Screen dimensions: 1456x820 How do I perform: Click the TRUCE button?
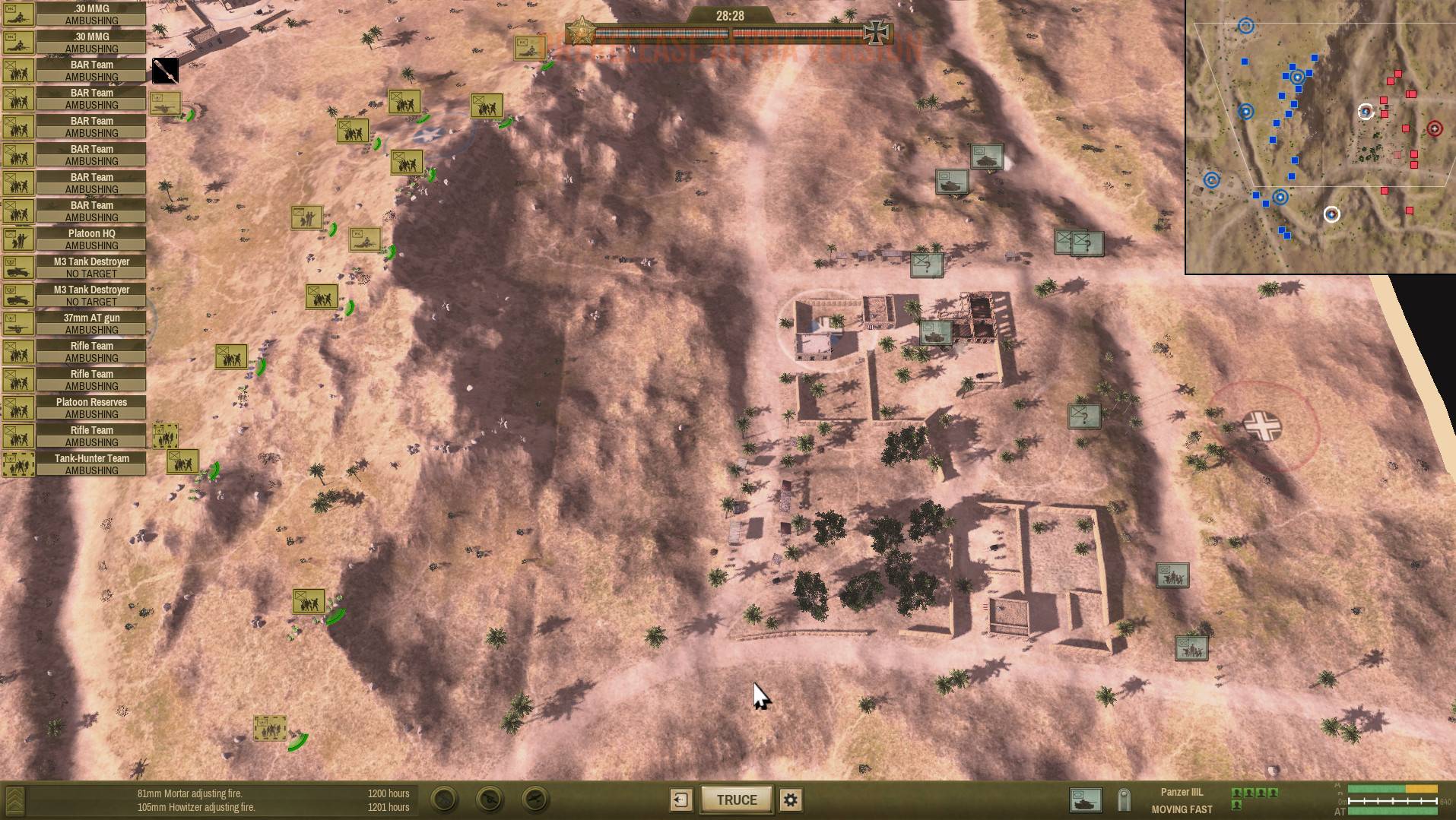pyautogui.click(x=735, y=799)
